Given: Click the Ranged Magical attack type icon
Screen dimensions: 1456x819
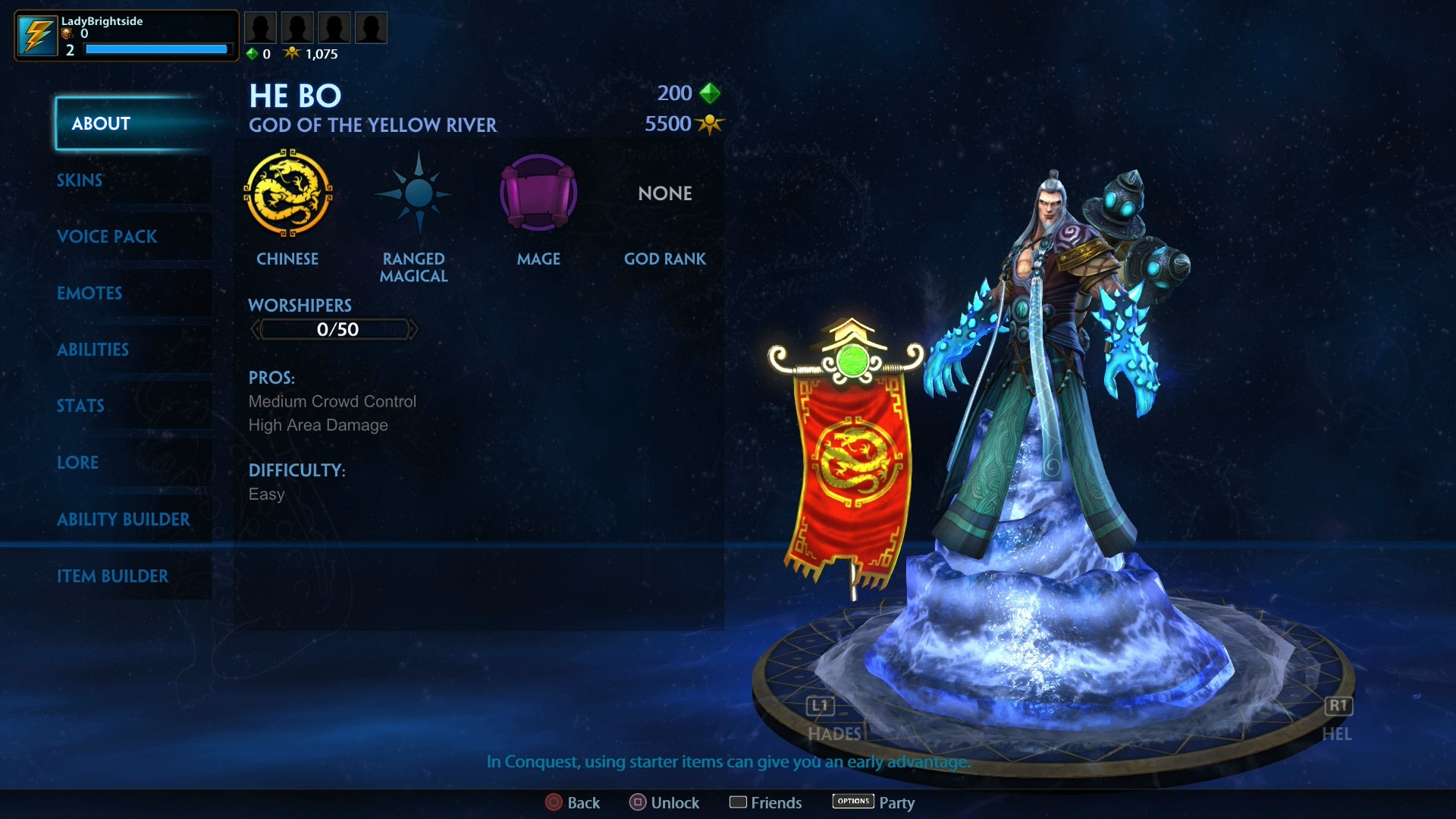Looking at the screenshot, I should [413, 193].
